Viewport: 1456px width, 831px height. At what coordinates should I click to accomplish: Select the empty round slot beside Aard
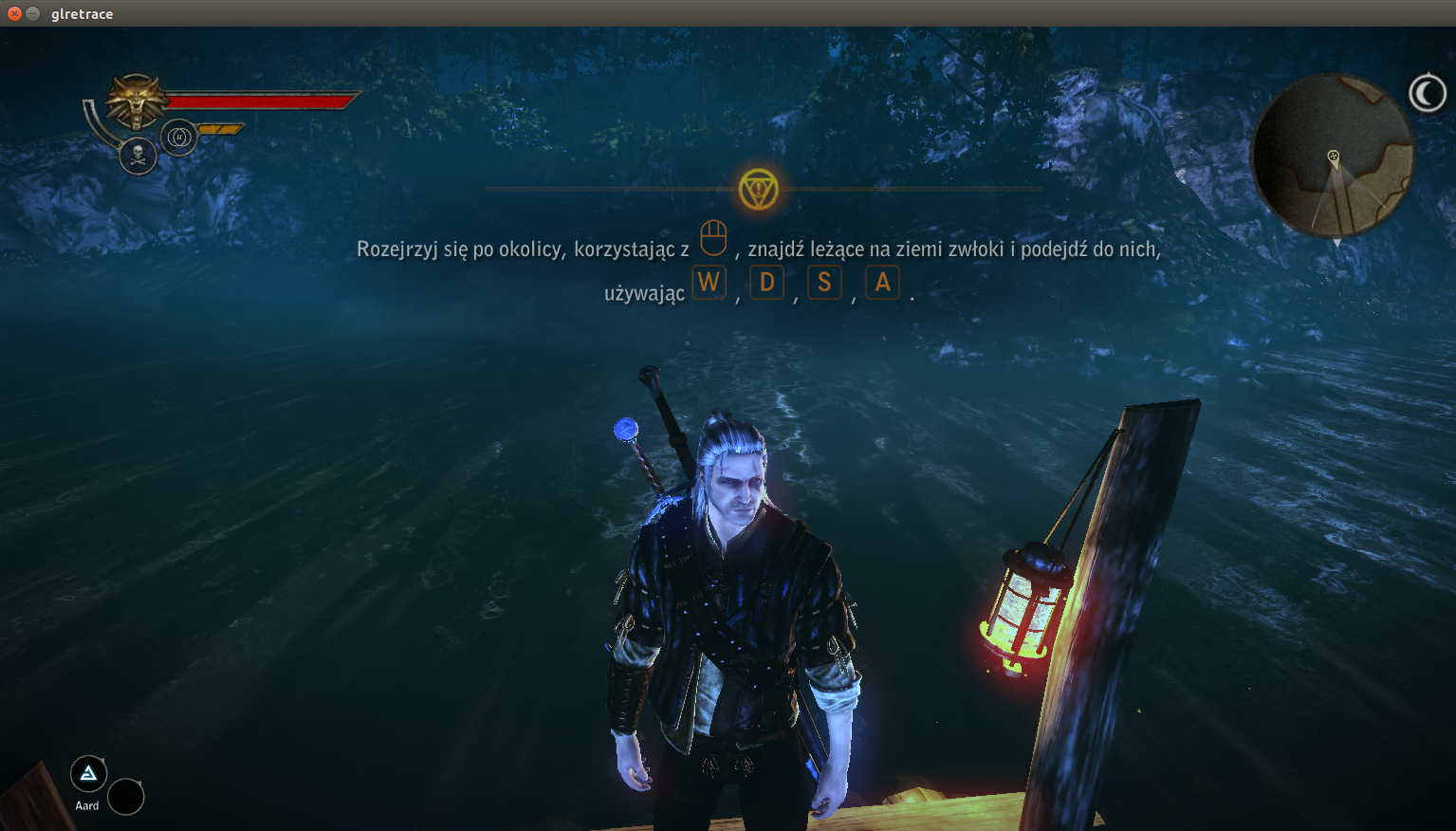(125, 797)
